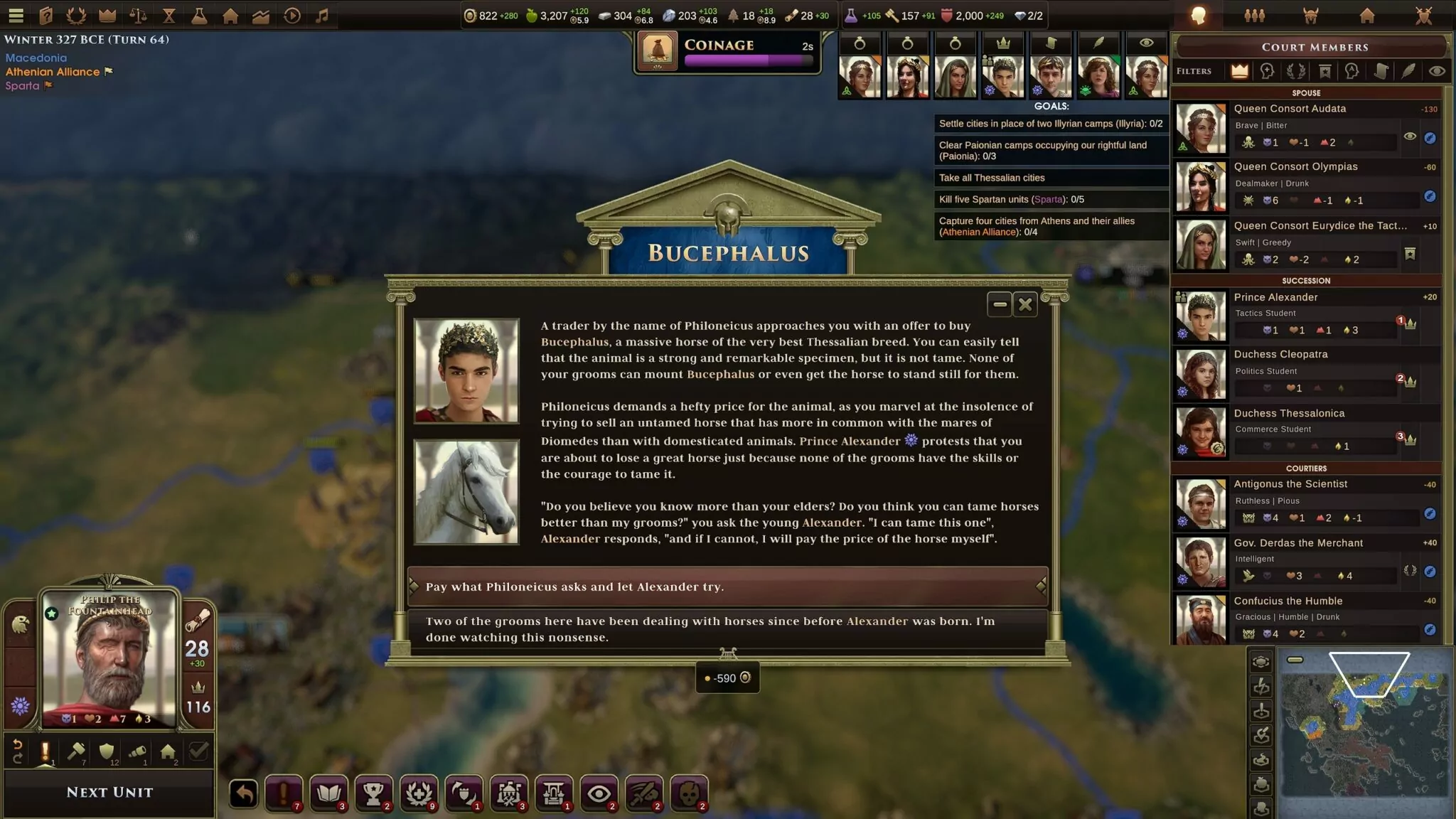Select the grooms "done watching this nonsense" reply
This screenshot has height=819, width=1456.
(x=727, y=629)
